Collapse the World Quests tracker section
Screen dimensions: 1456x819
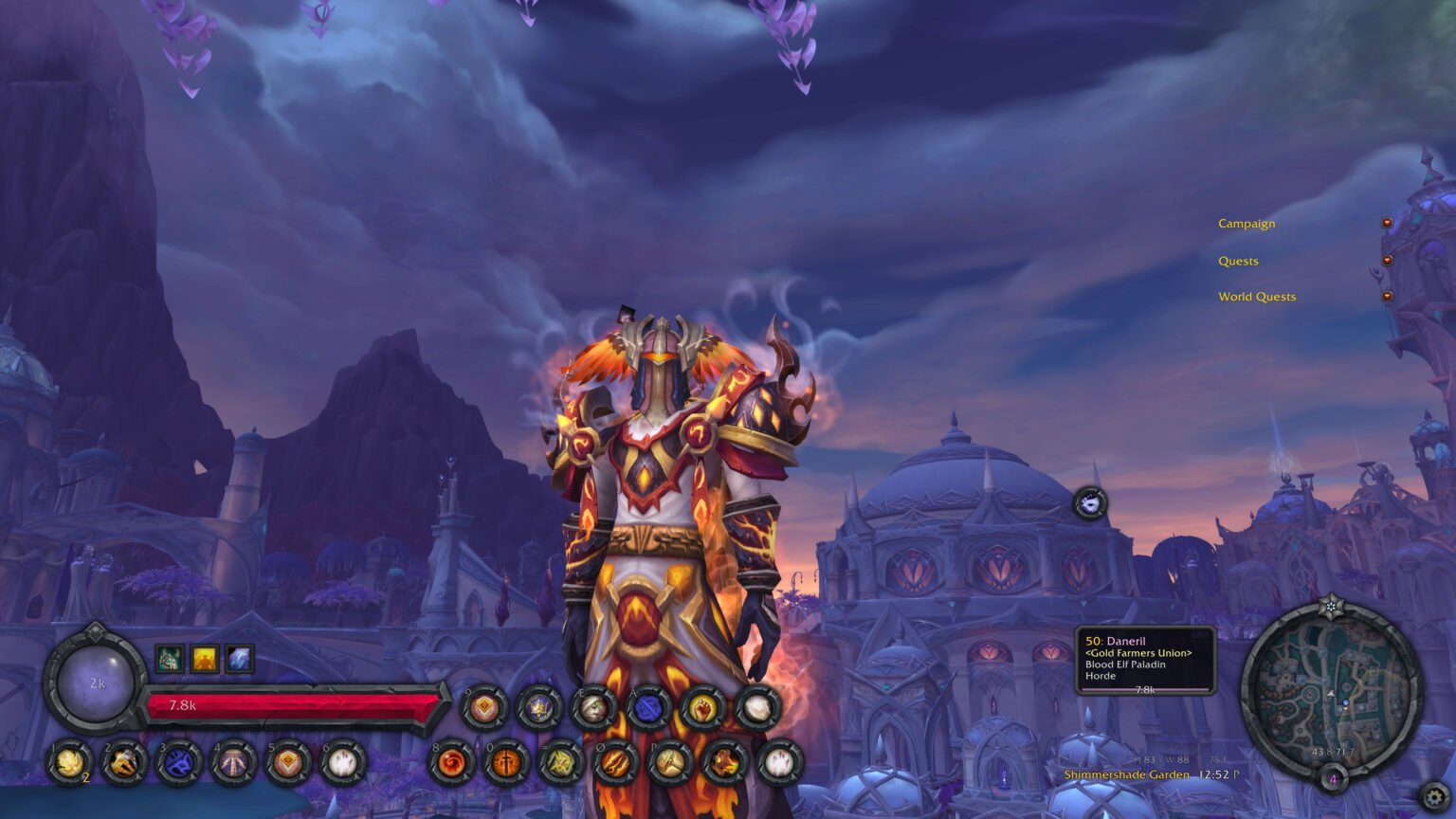[x=1387, y=296]
